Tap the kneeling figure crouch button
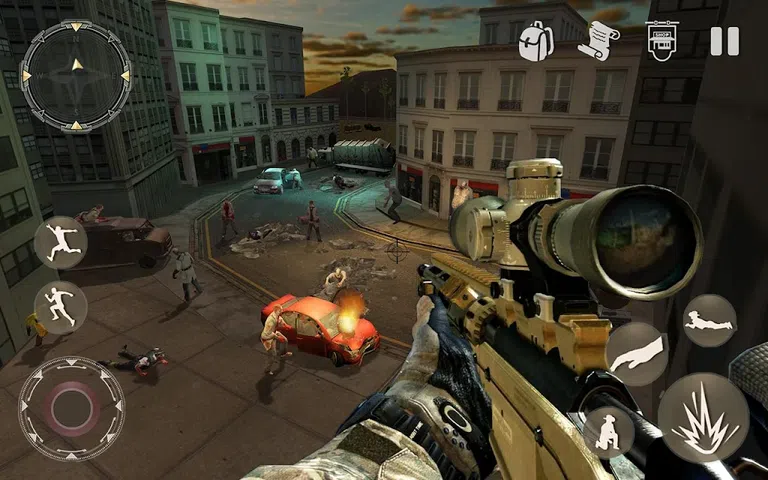768x480 pixels. pos(609,430)
